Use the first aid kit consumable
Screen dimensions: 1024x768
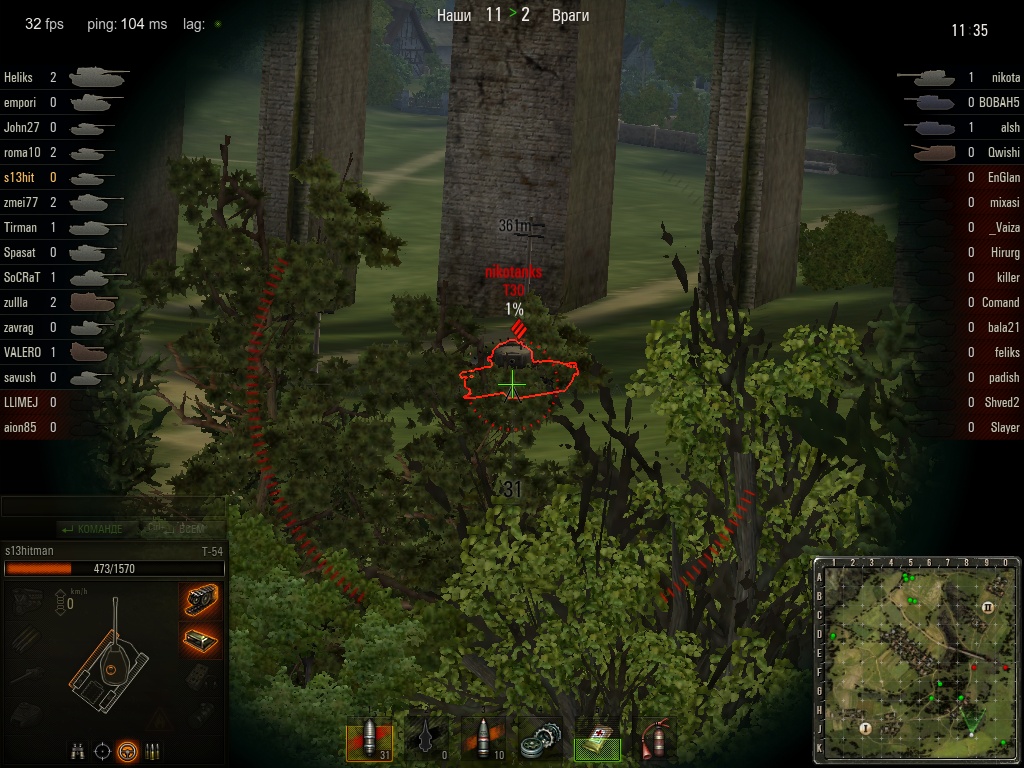[x=598, y=739]
